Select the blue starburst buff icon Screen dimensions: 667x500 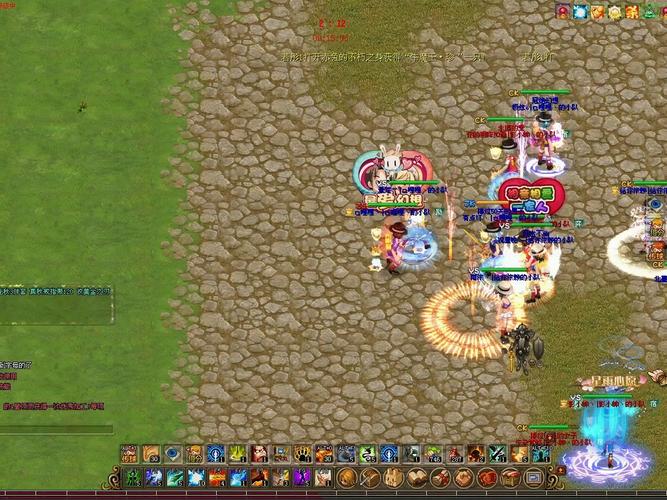coord(580,12)
